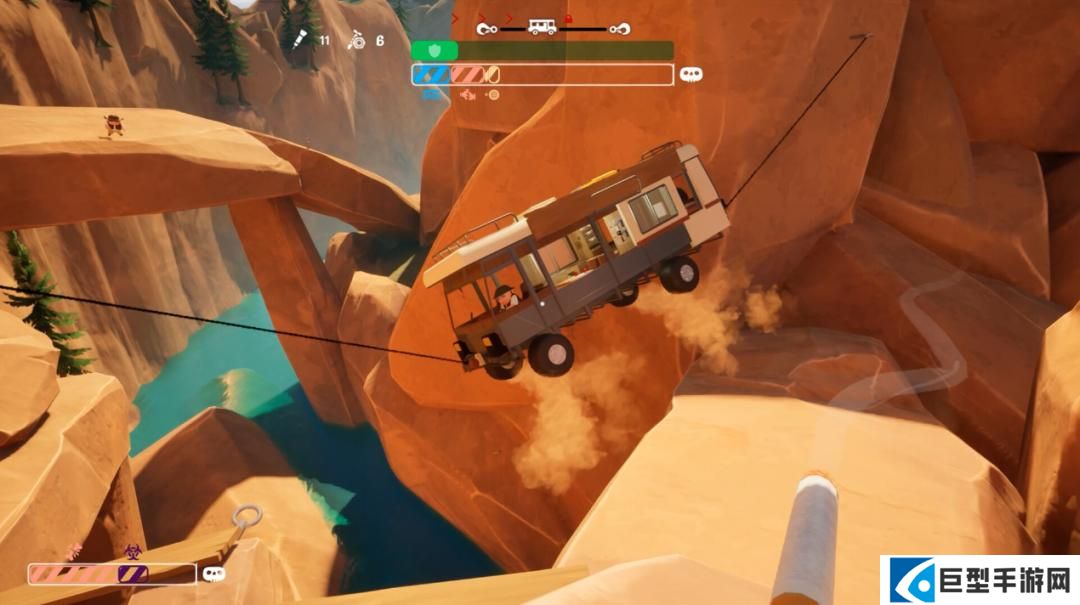The height and width of the screenshot is (605, 1080).
Task: Click the red padlock icon
Action: pos(568,19)
